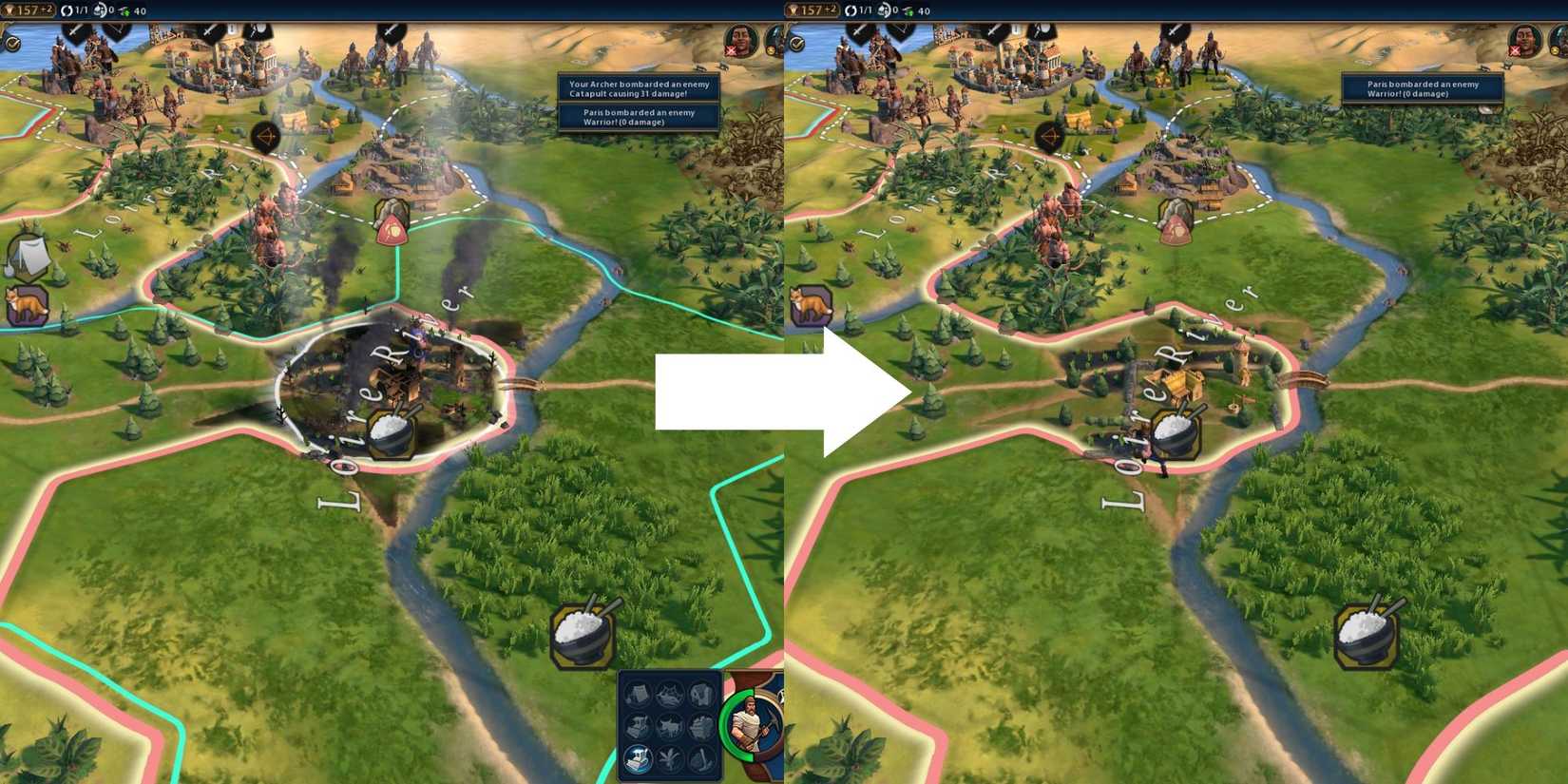1568x784 pixels.
Task: Click the green charges ring around the Builder portrait
Action: coord(725,724)
